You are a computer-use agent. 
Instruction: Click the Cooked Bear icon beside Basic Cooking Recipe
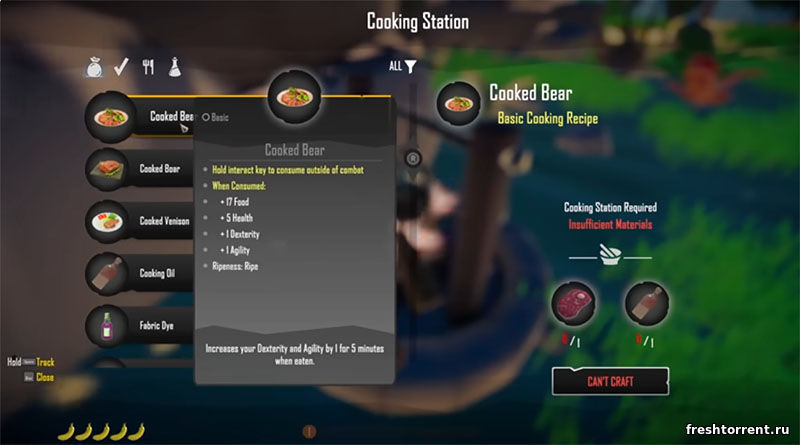[x=459, y=104]
